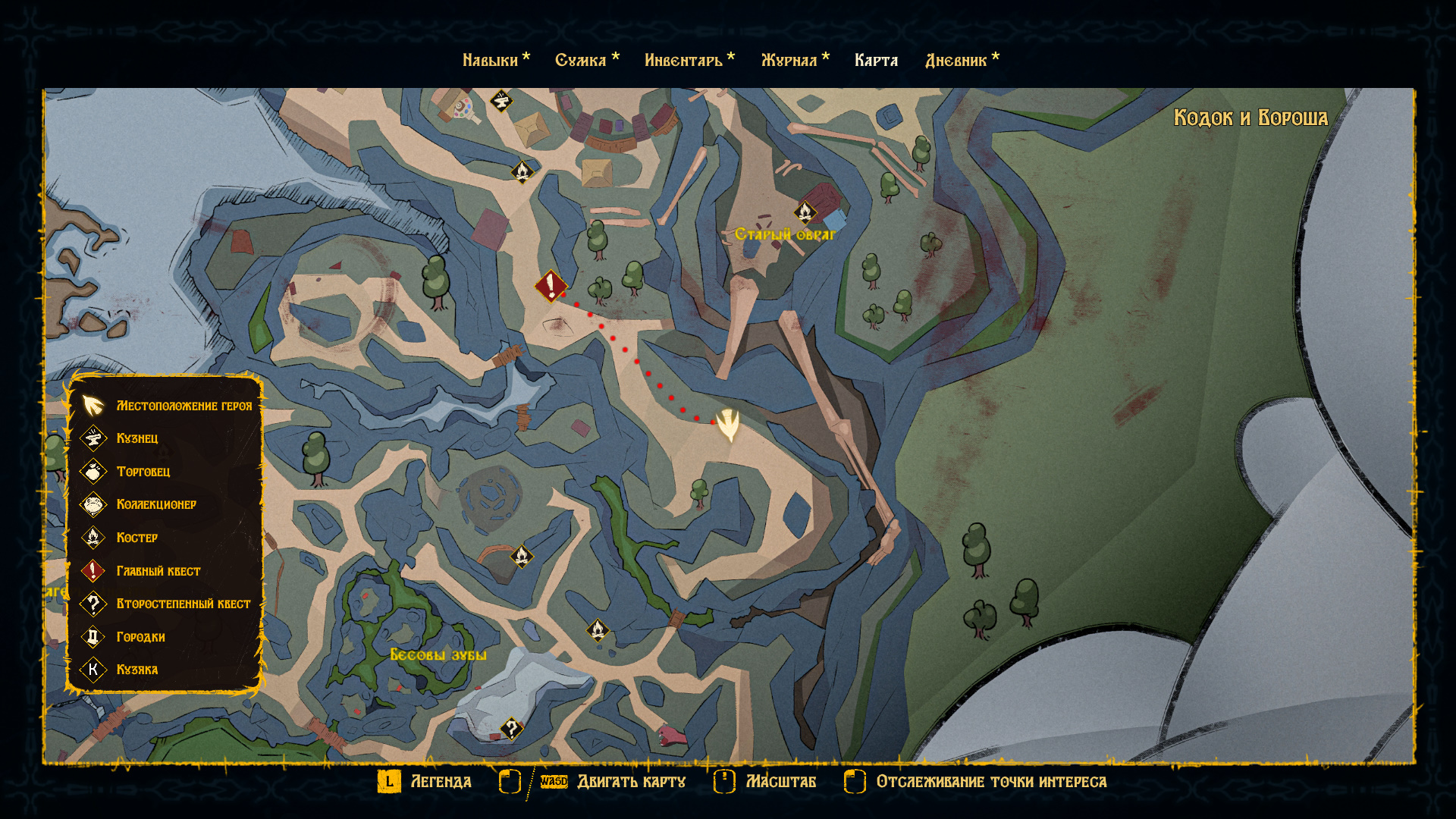
Task: Select Главный квест in the legend
Action: pos(158,571)
